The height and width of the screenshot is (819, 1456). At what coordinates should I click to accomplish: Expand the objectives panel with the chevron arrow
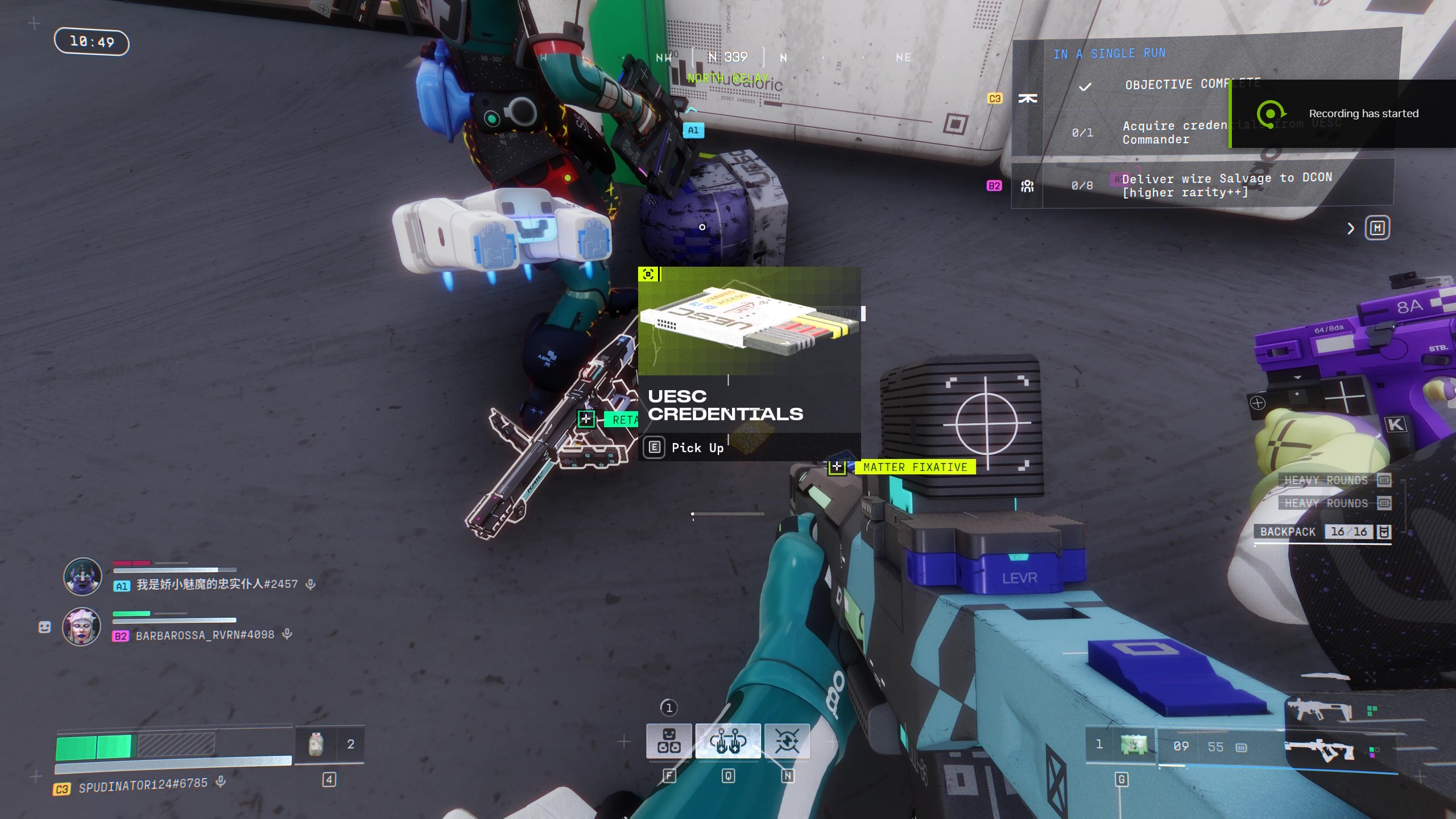(x=1351, y=228)
